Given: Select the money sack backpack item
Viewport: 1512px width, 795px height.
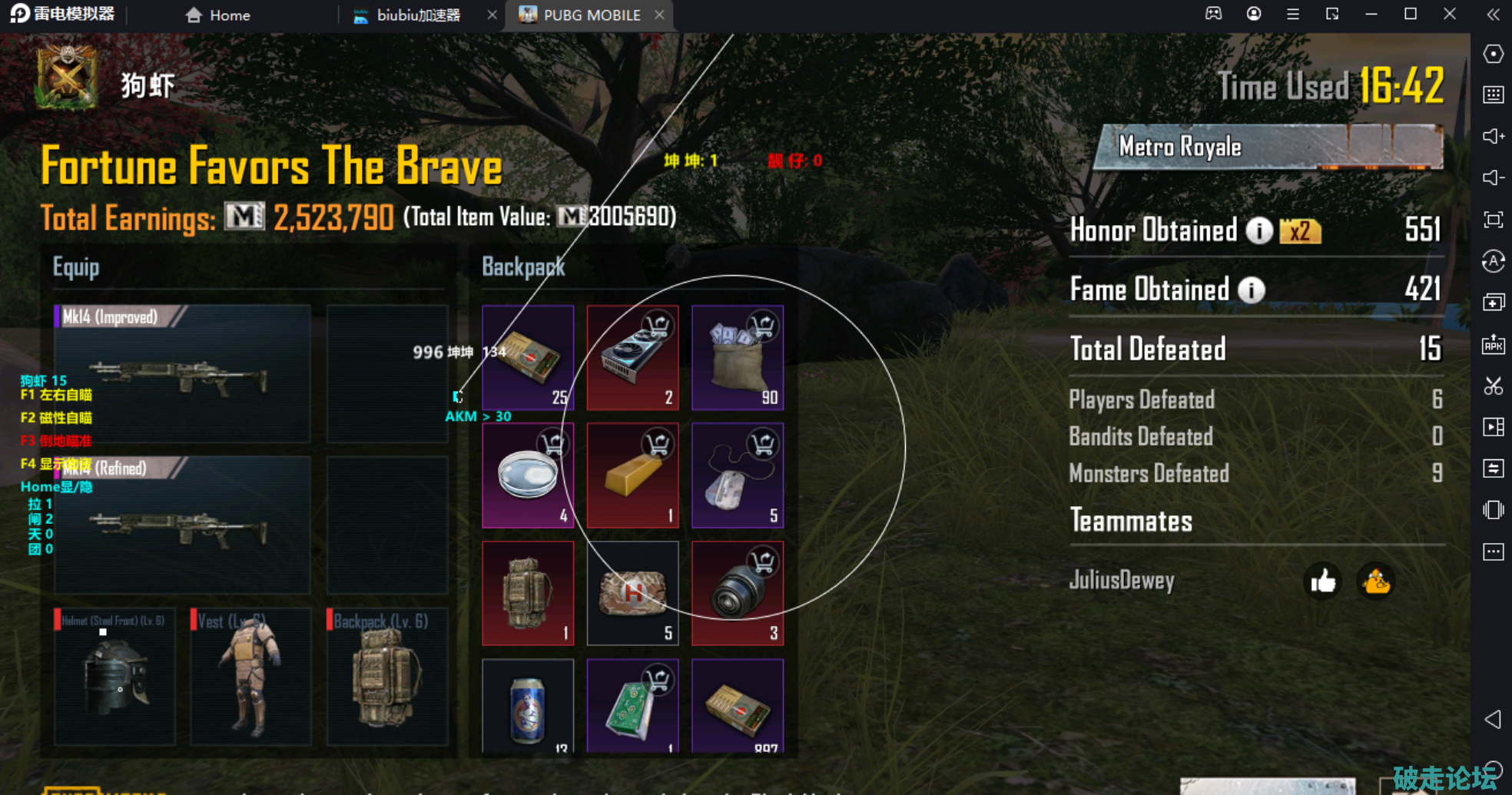Looking at the screenshot, I should point(737,358).
